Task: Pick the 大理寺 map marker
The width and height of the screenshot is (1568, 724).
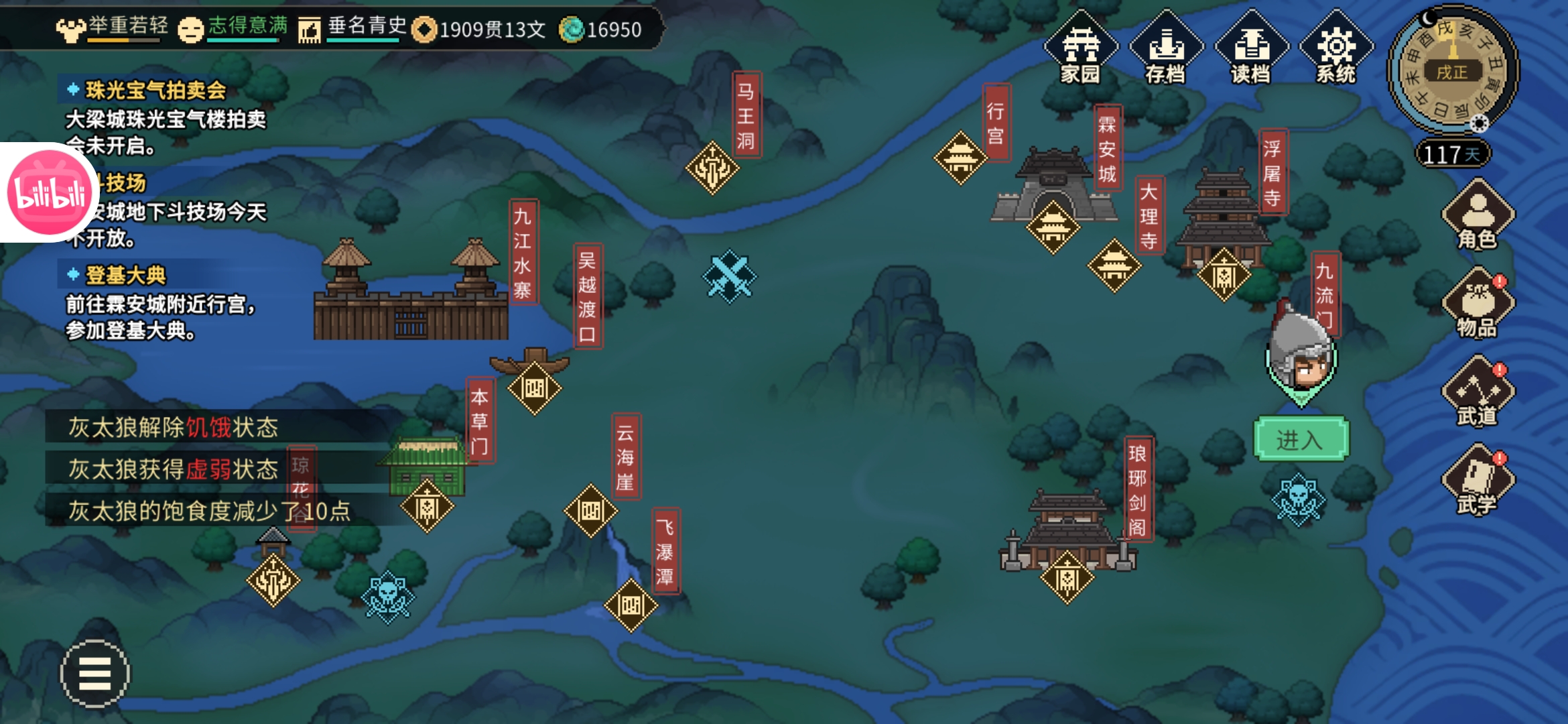Action: 1114,265
